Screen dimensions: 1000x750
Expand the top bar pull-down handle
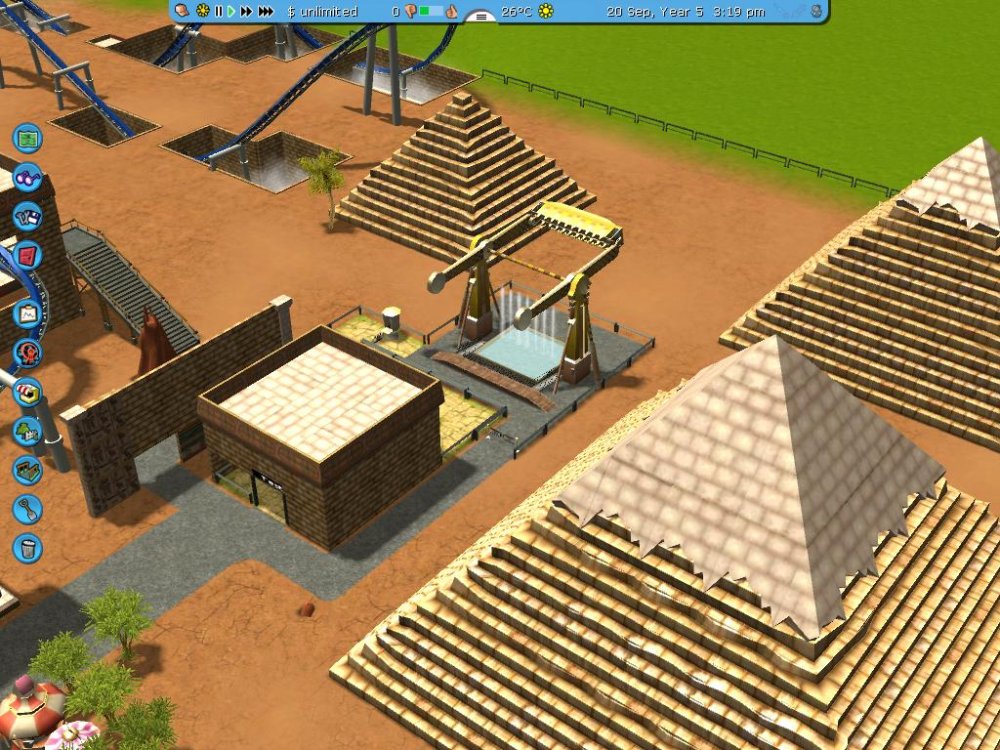(481, 16)
